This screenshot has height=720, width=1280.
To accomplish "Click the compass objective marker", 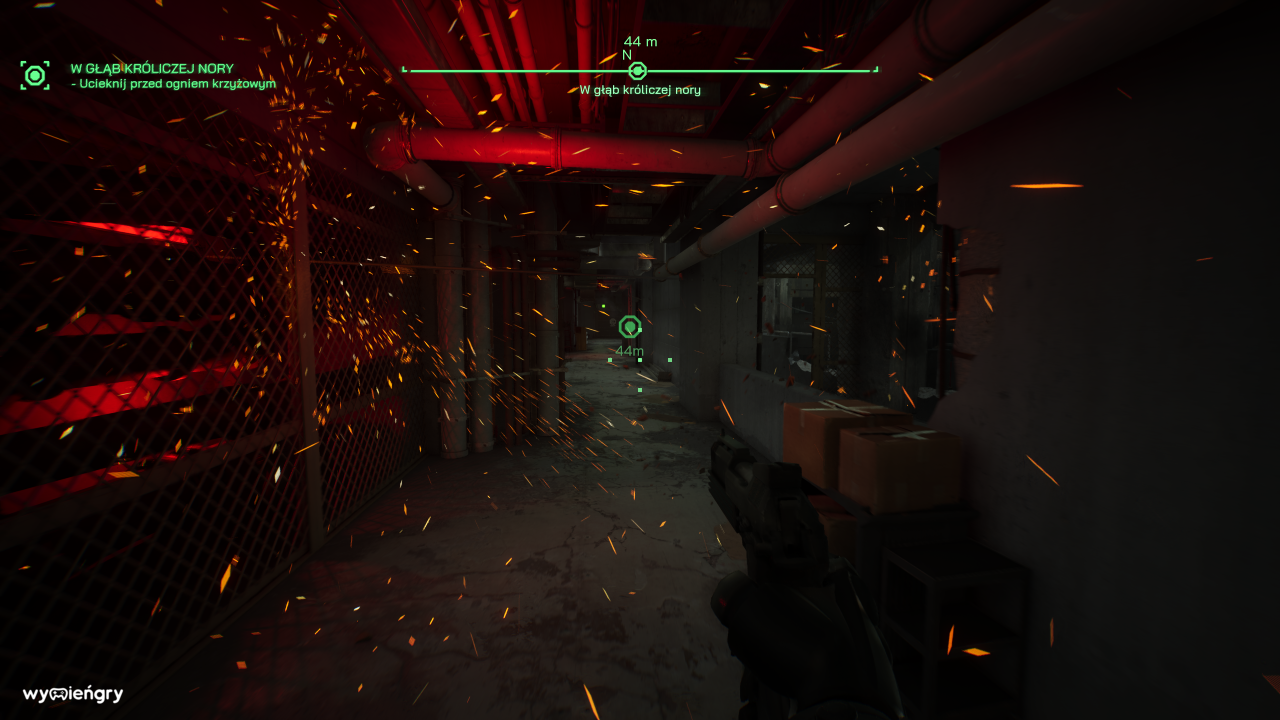I will pyautogui.click(x=637, y=70).
